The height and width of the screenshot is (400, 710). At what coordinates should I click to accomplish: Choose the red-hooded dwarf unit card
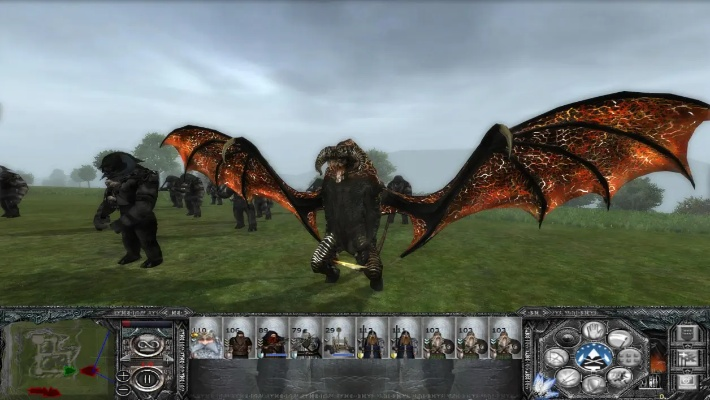point(272,340)
